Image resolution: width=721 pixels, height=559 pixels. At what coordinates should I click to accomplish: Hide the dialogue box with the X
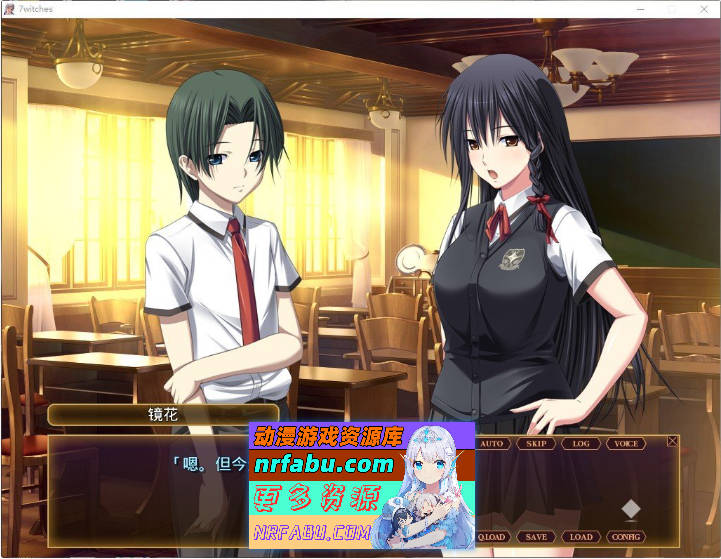(x=672, y=441)
